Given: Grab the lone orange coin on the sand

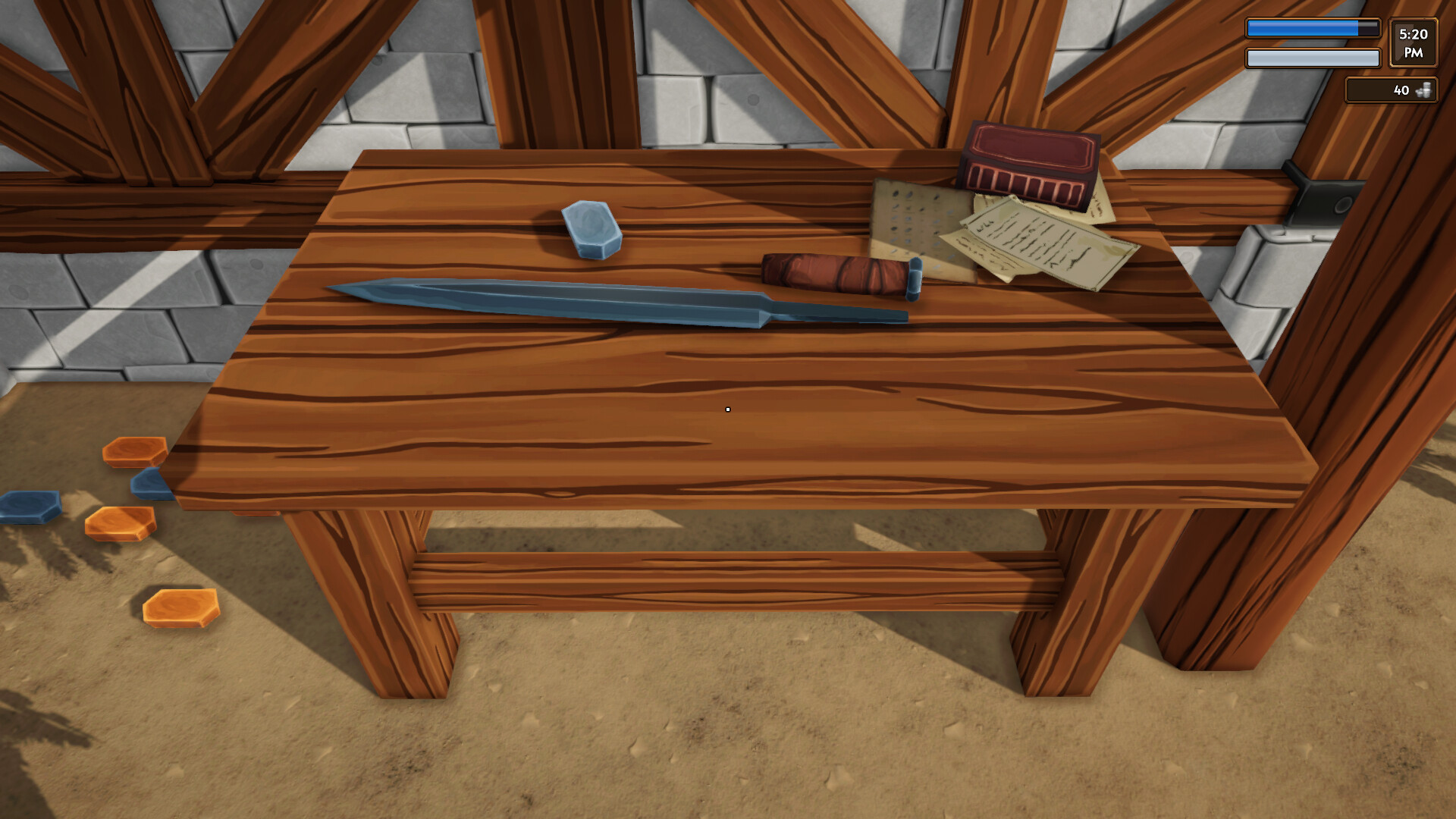Looking at the screenshot, I should pyautogui.click(x=179, y=606).
